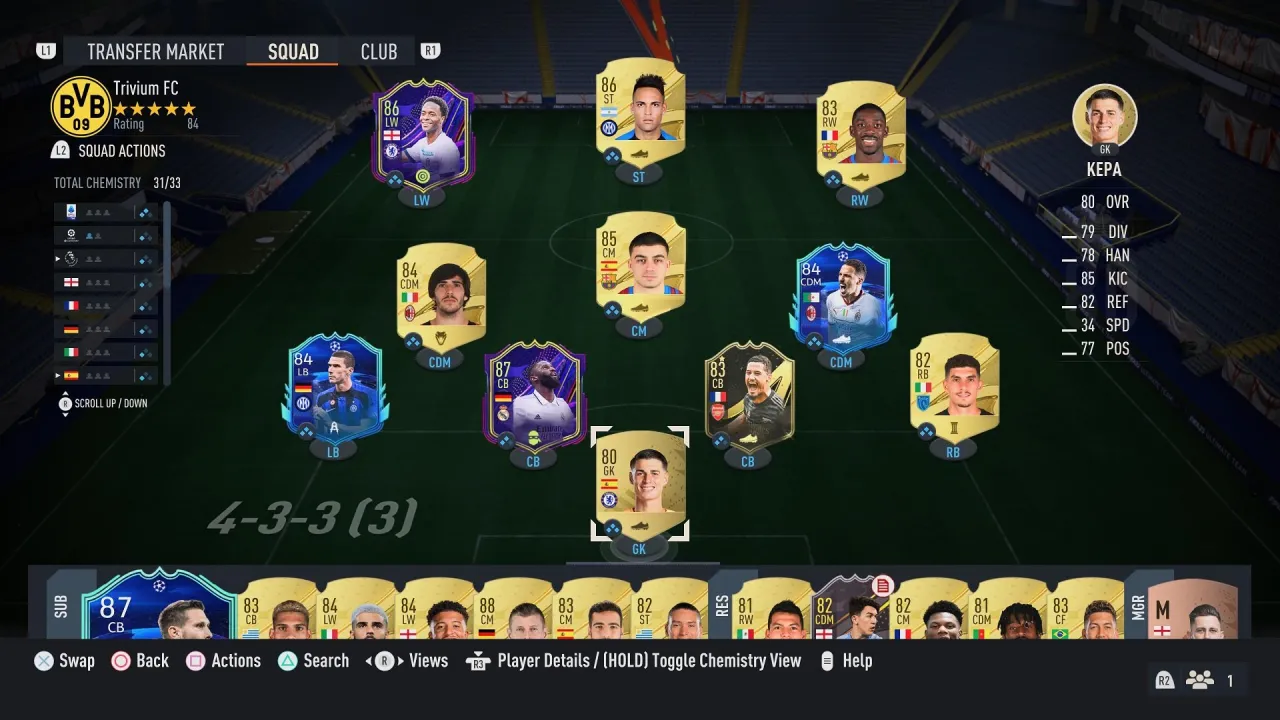This screenshot has width=1280, height=720.
Task: Click the green Search triangle icon
Action: point(288,660)
